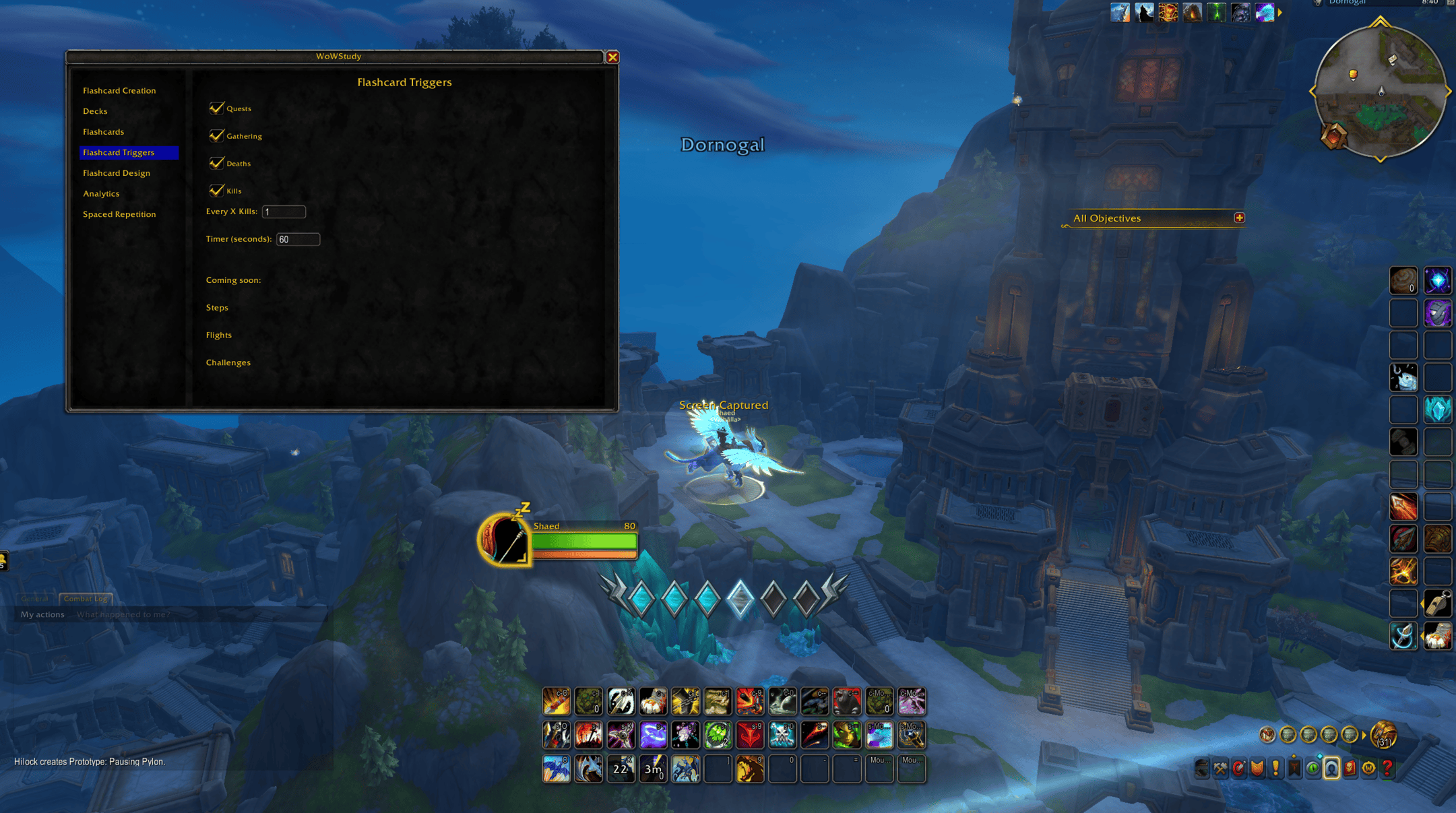
Task: Open the backpack micro menu icon
Action: [1202, 768]
